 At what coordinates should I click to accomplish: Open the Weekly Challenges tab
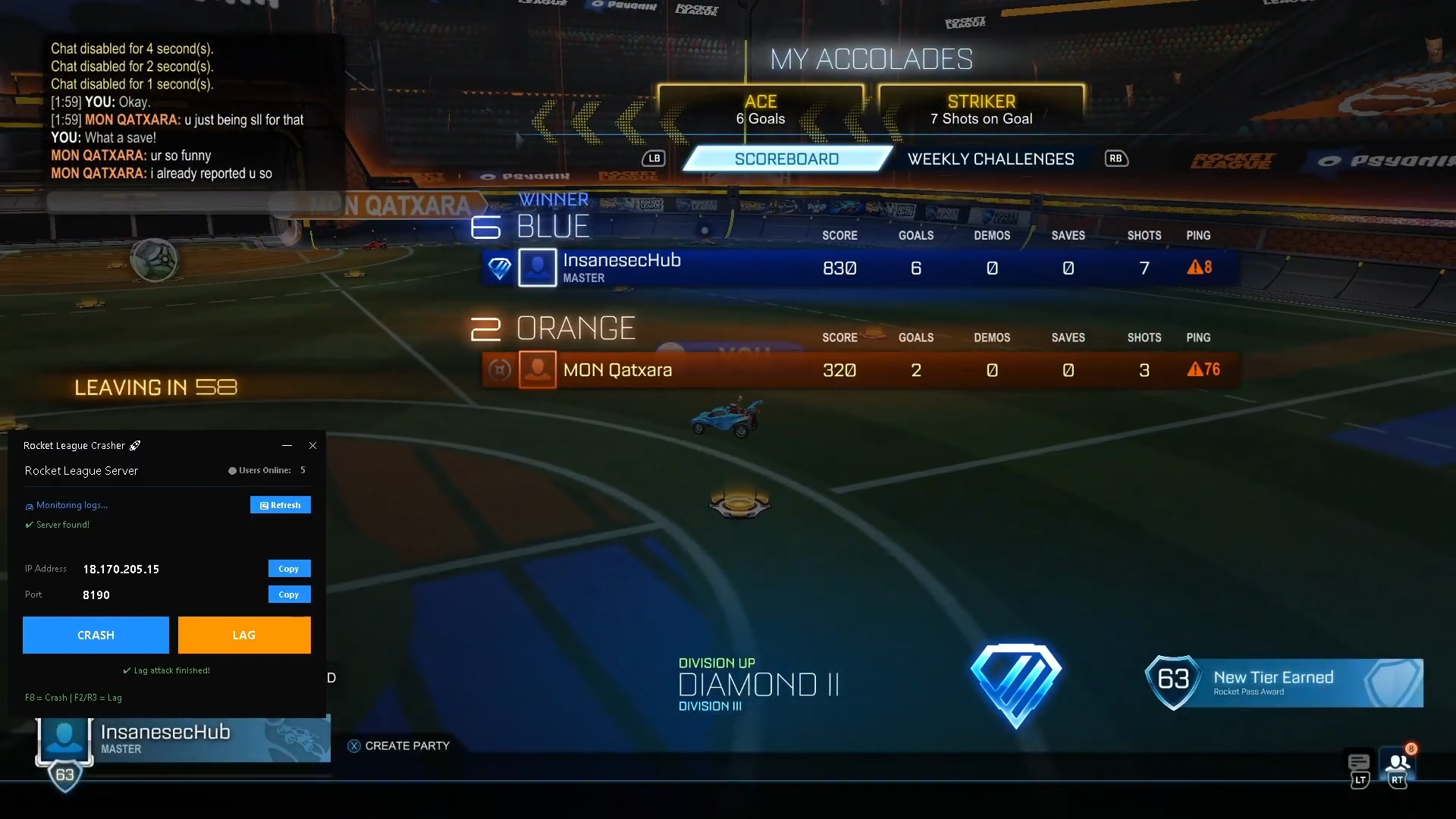[990, 159]
